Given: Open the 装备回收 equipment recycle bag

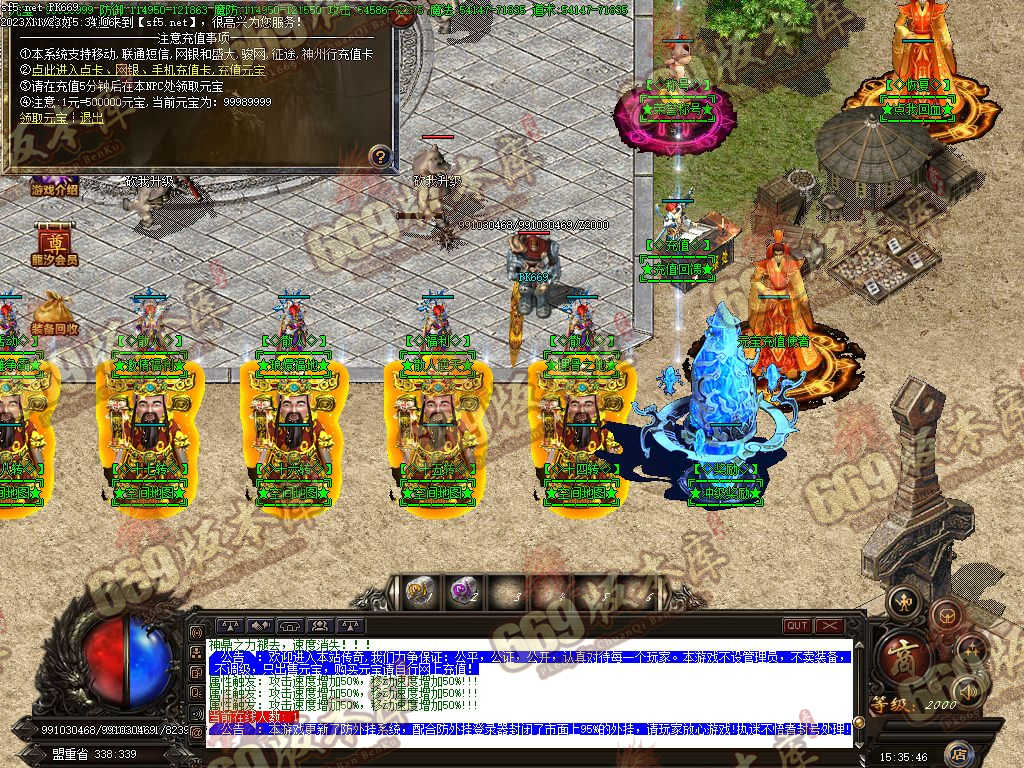Looking at the screenshot, I should pos(54,312).
